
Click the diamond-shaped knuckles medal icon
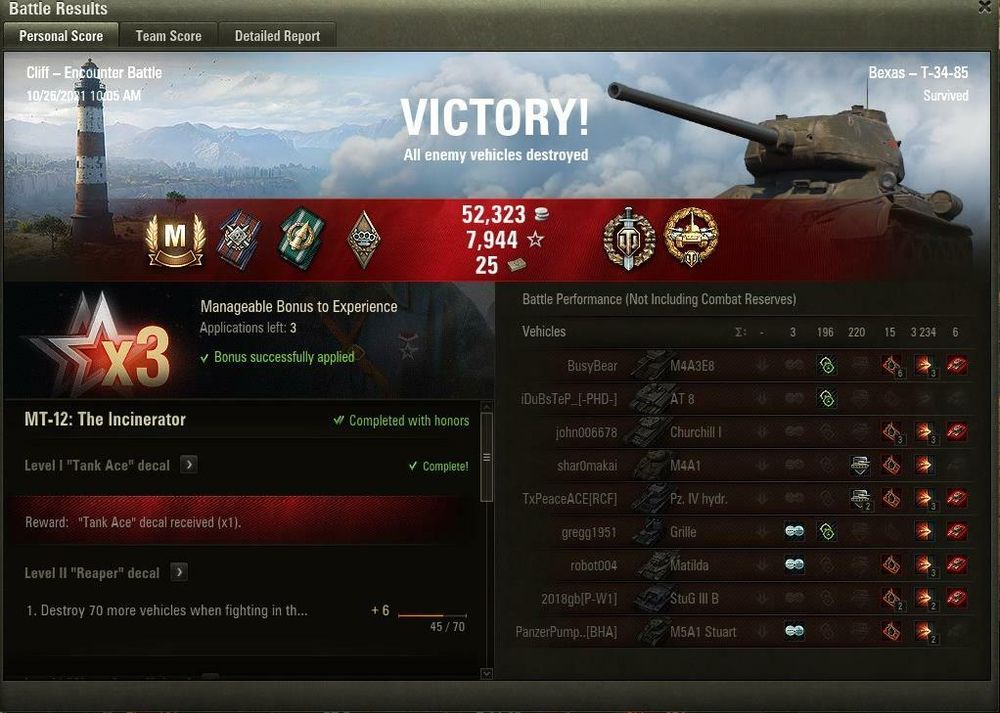click(364, 239)
